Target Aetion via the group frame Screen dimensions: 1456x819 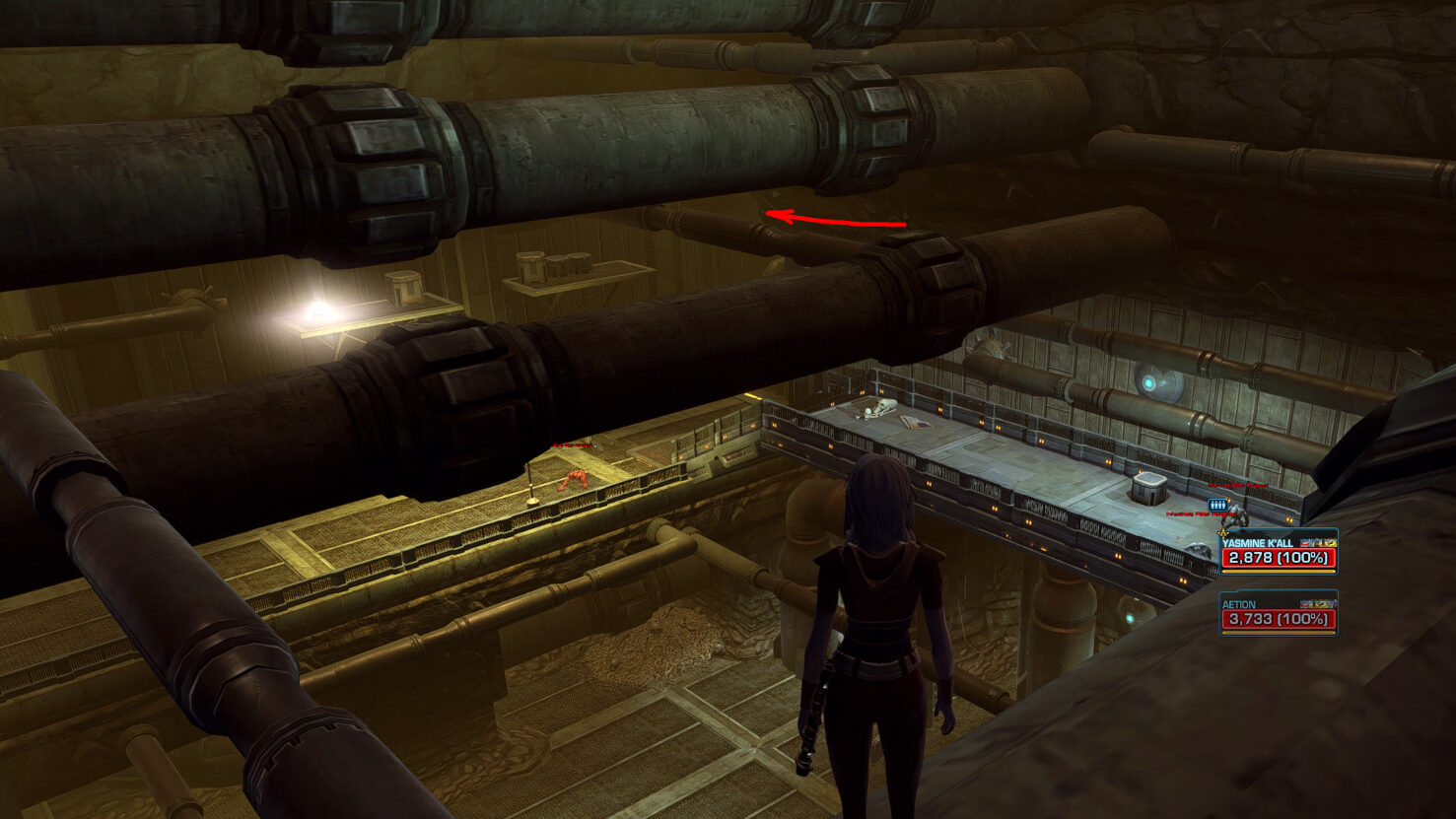click(1278, 613)
